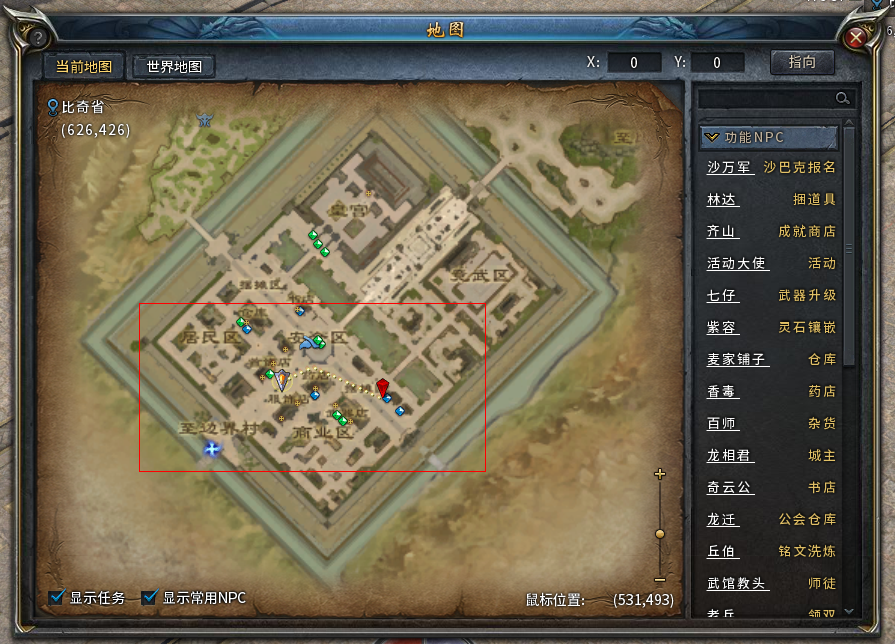Toggle the 显示任务 checkbox

[57, 598]
